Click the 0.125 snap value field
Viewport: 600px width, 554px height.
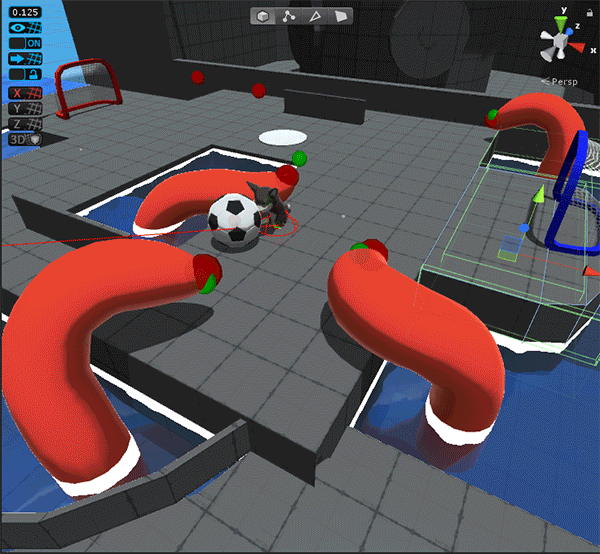click(x=25, y=11)
